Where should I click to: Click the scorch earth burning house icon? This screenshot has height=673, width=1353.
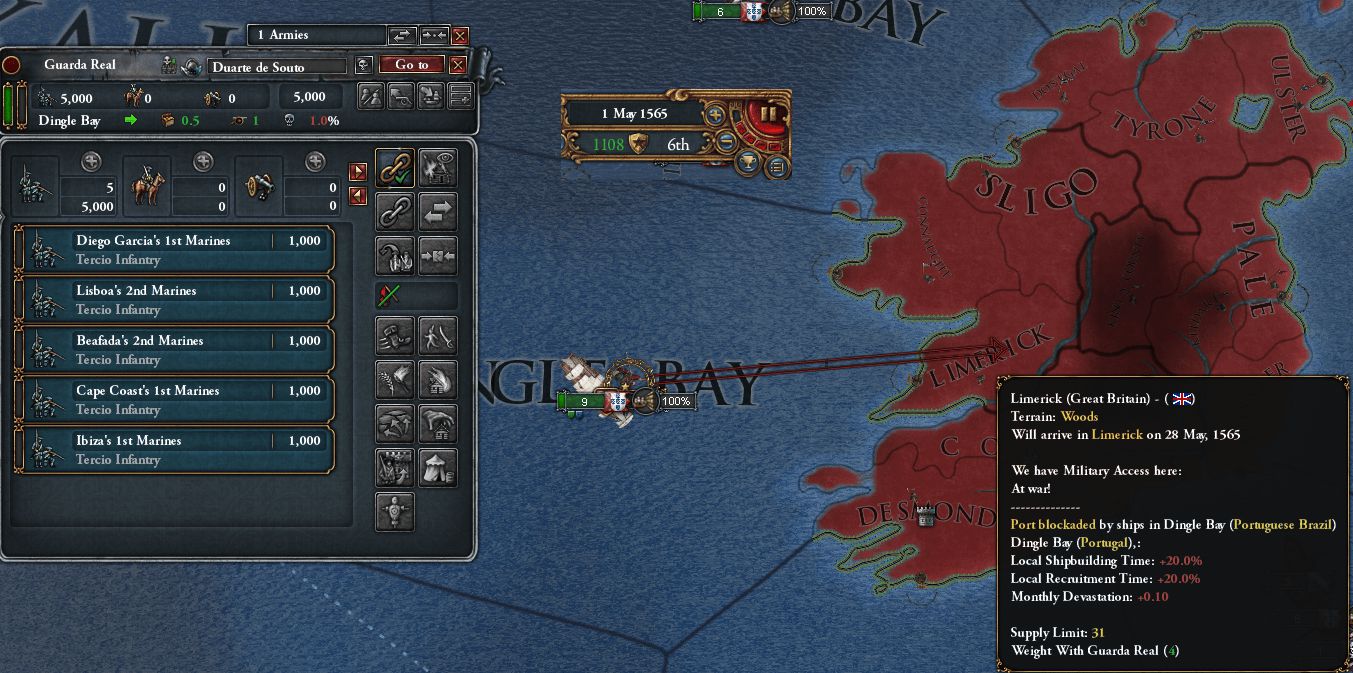[438, 379]
